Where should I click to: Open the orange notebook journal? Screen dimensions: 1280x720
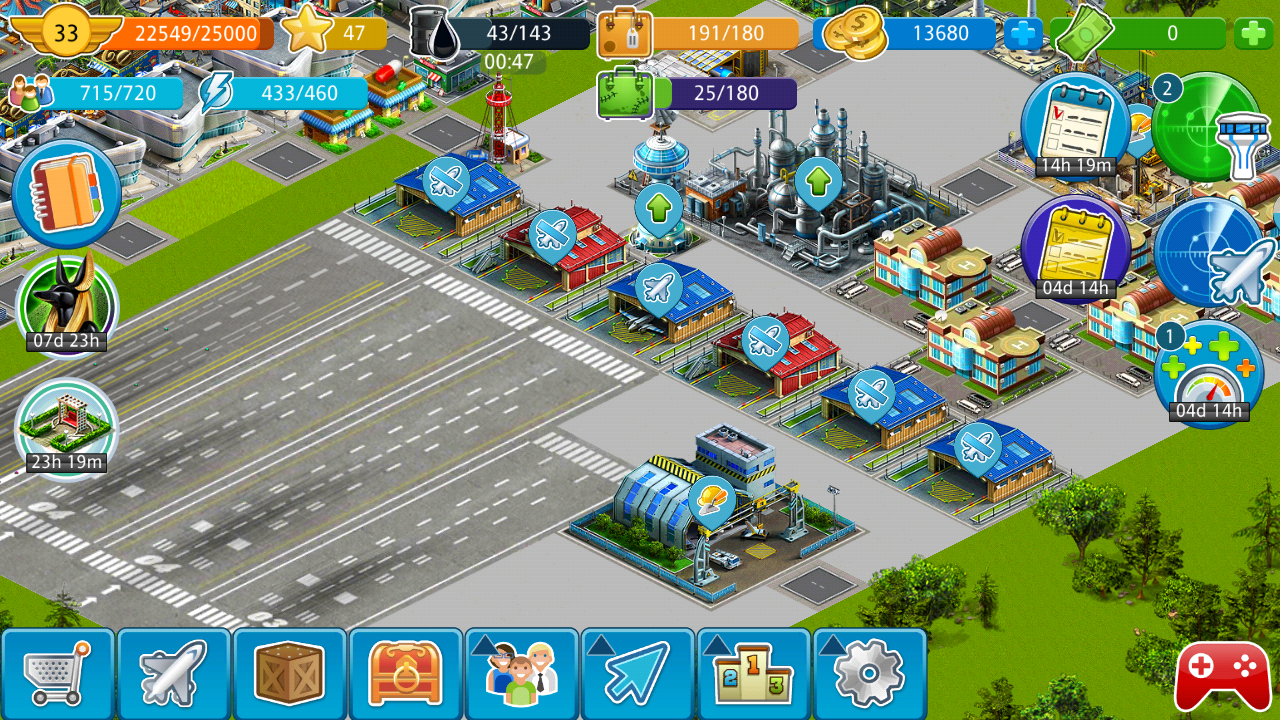coord(66,193)
